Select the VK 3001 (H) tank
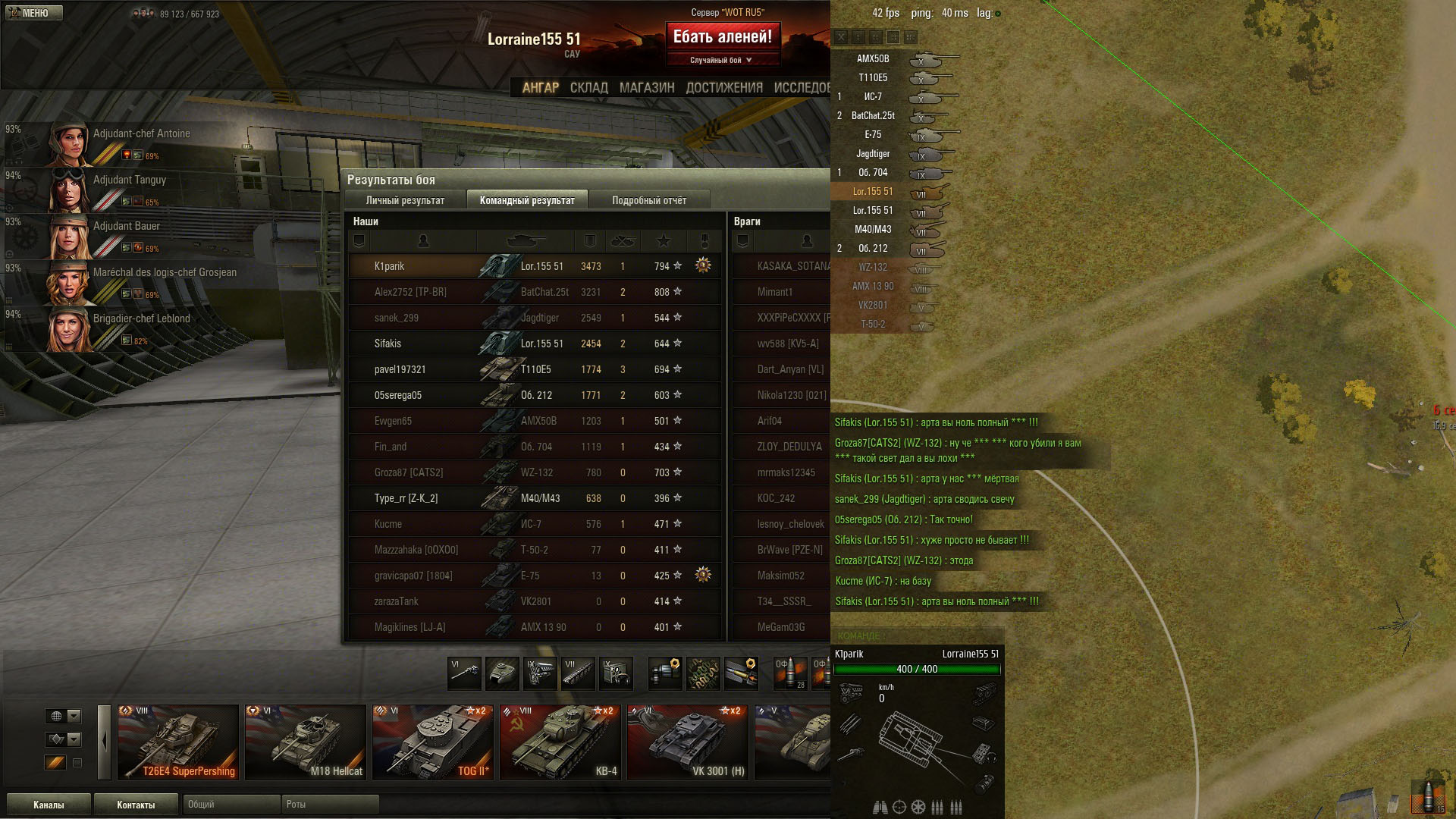 coord(688,742)
